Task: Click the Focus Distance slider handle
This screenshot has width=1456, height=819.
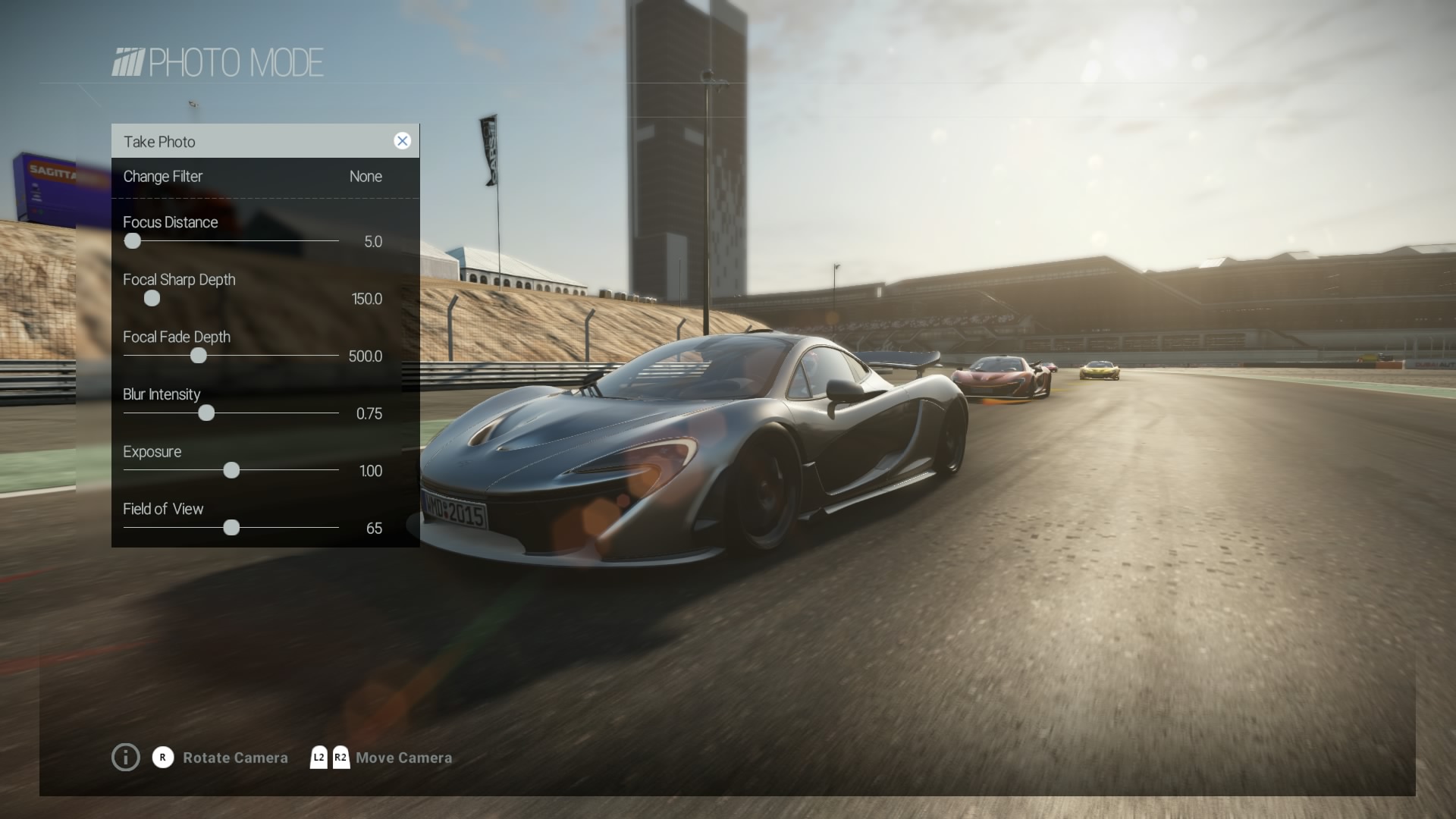Action: click(x=133, y=241)
